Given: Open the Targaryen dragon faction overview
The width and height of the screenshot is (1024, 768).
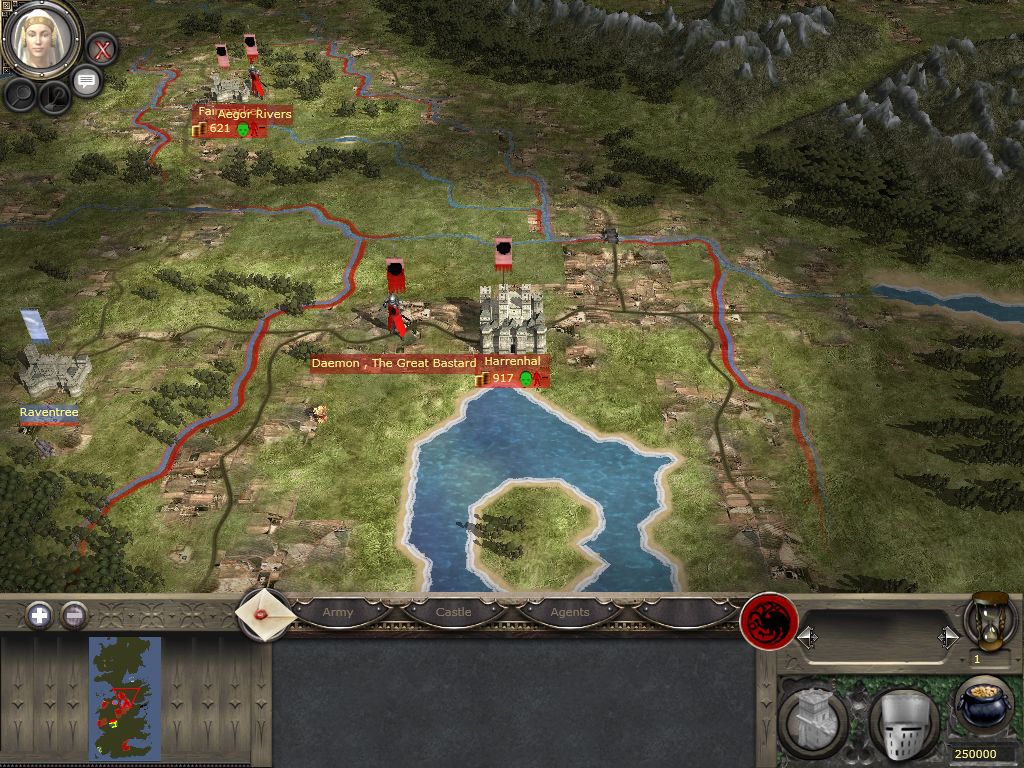Looking at the screenshot, I should point(768,623).
